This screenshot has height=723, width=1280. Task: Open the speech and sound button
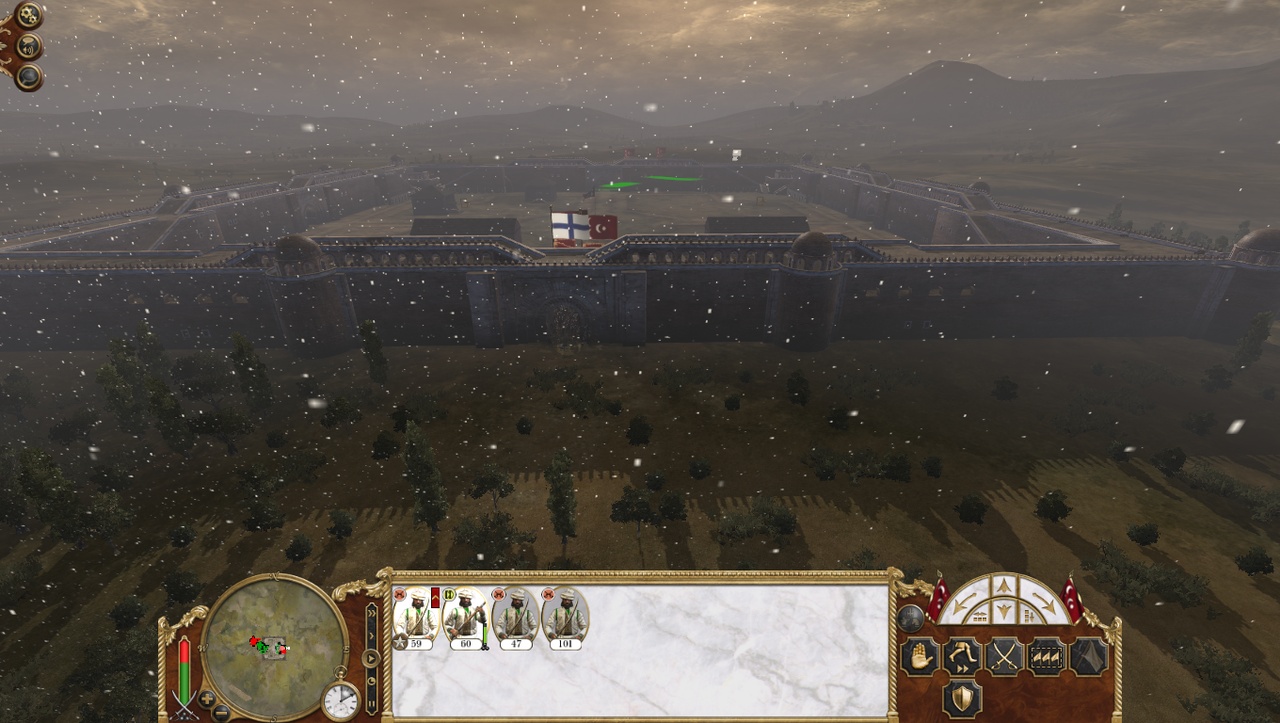[x=30, y=46]
